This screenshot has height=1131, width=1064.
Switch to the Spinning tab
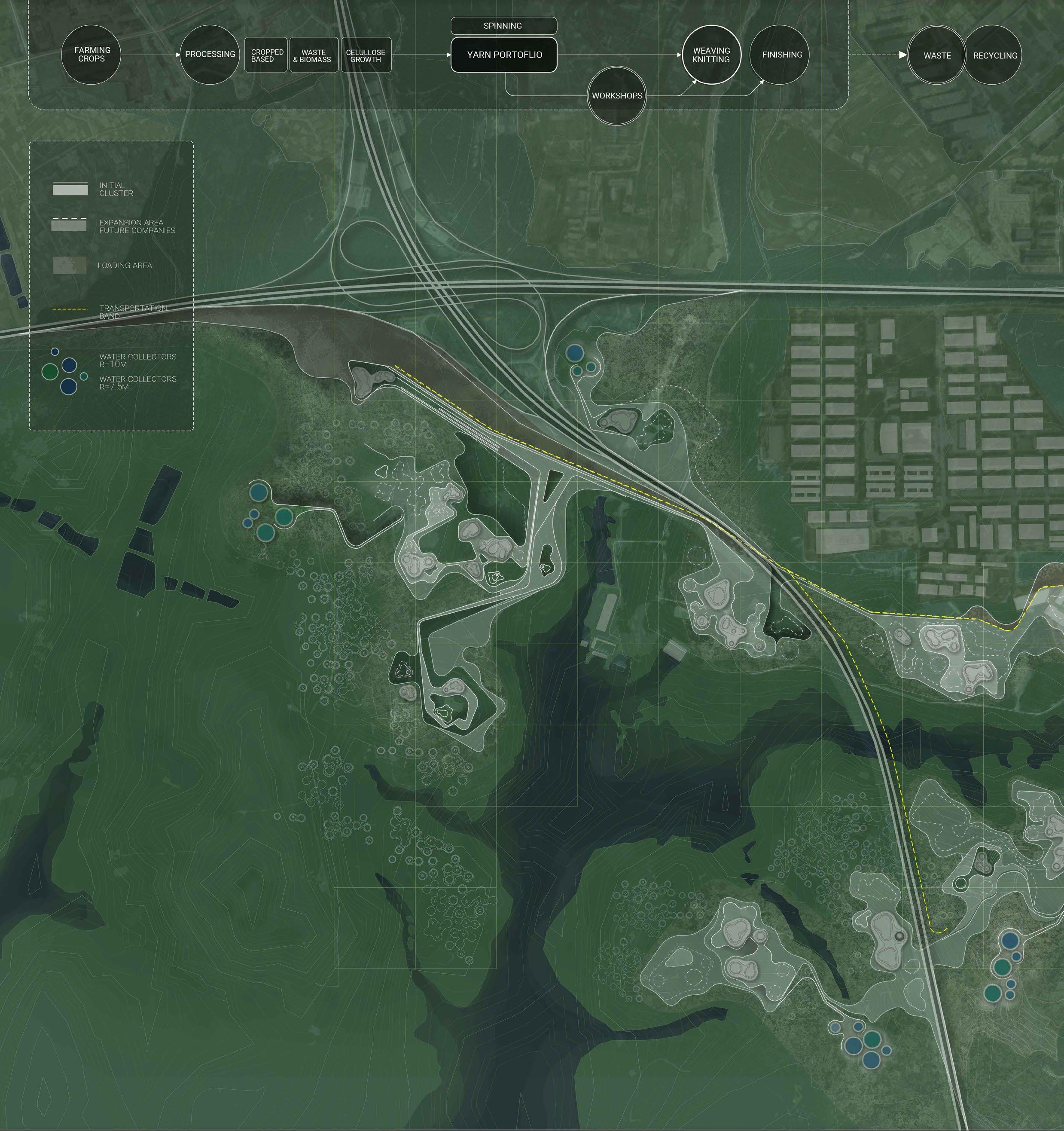pos(503,26)
